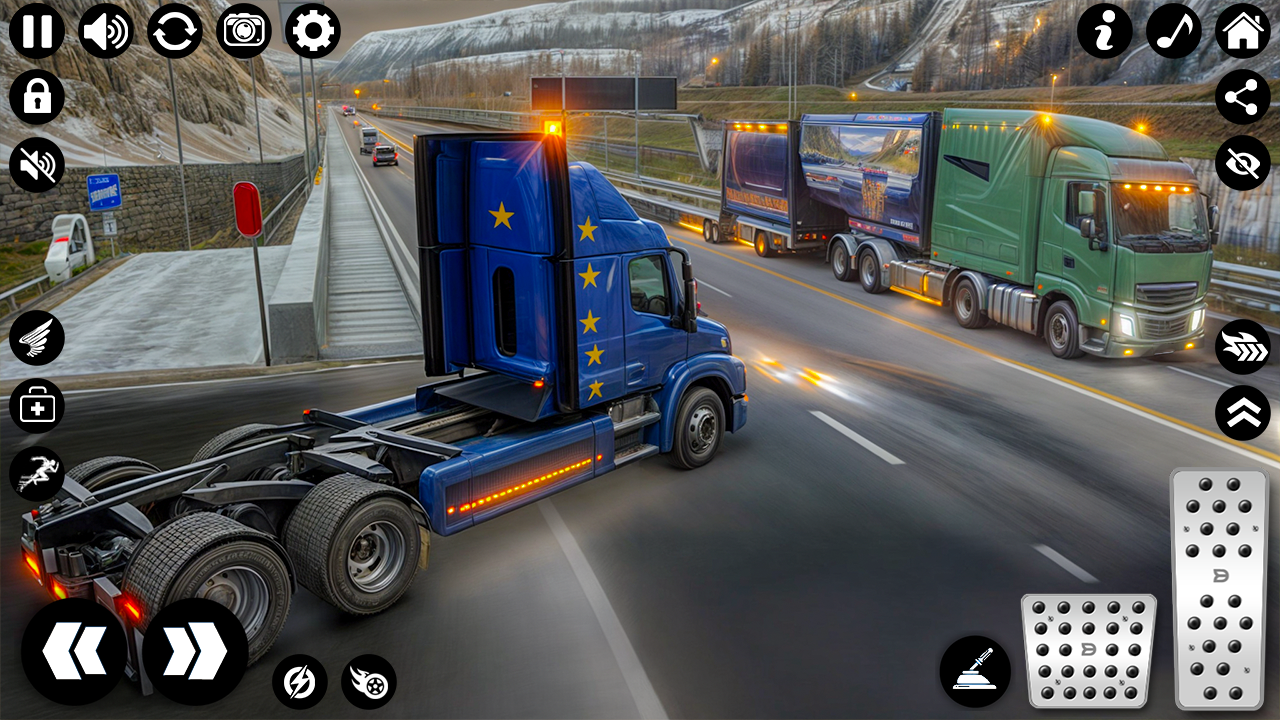
Task: Click the circular arrows refresh icon
Action: 175,31
